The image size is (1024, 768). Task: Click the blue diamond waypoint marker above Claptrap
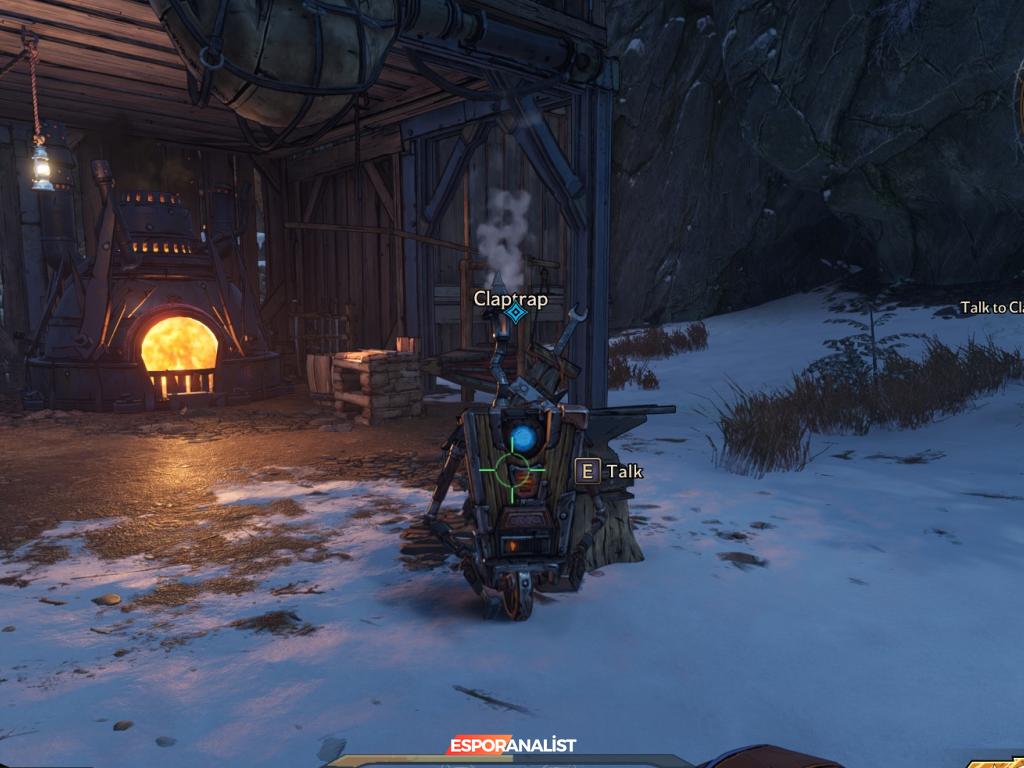coord(515,313)
